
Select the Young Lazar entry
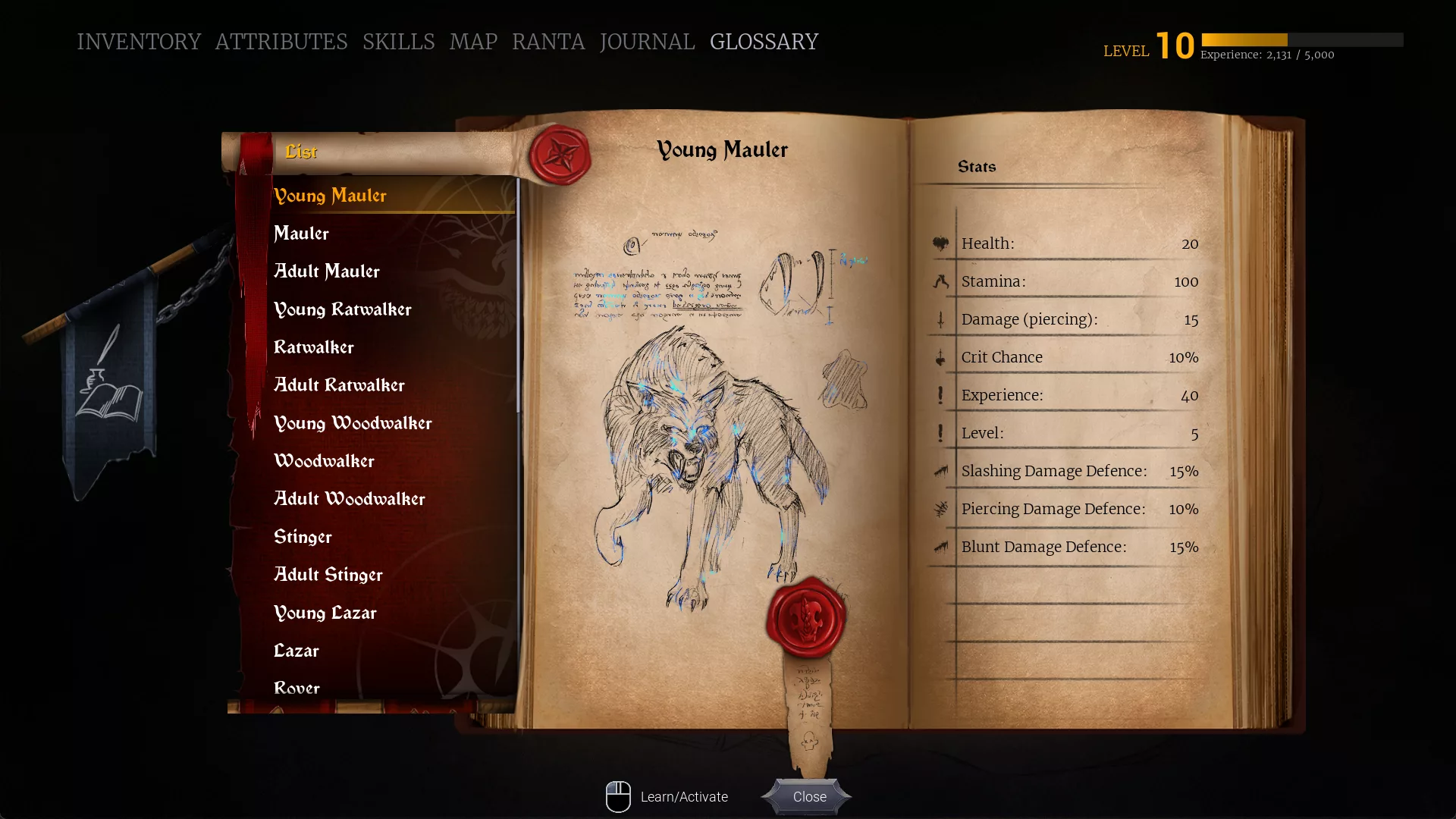pyautogui.click(x=325, y=613)
